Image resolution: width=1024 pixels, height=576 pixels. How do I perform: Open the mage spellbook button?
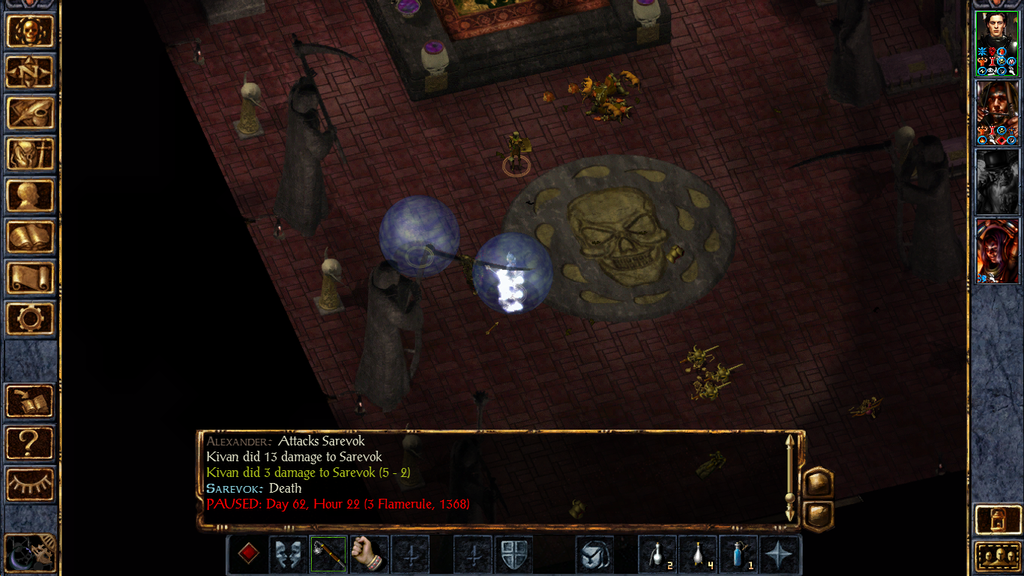pyautogui.click(x=30, y=237)
